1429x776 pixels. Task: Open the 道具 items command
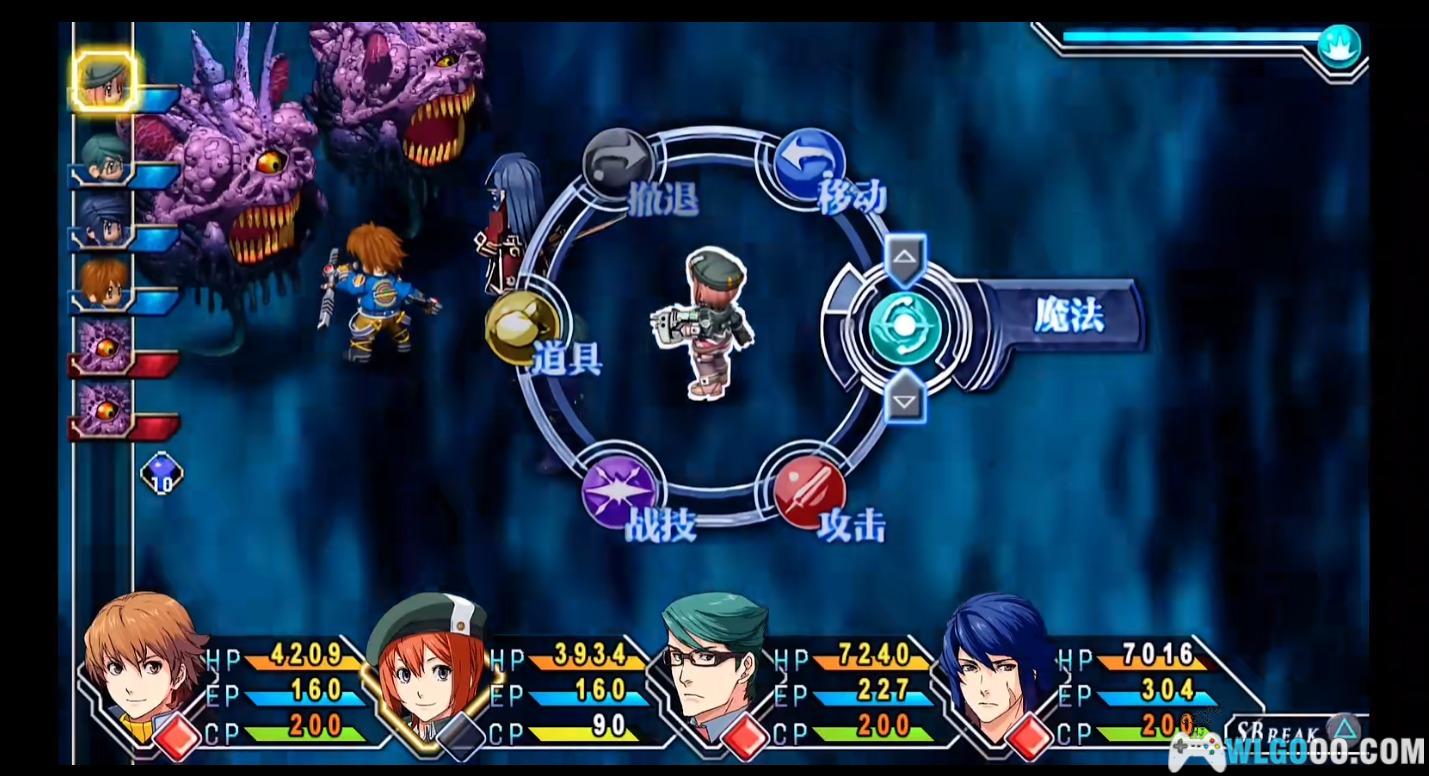point(522,327)
